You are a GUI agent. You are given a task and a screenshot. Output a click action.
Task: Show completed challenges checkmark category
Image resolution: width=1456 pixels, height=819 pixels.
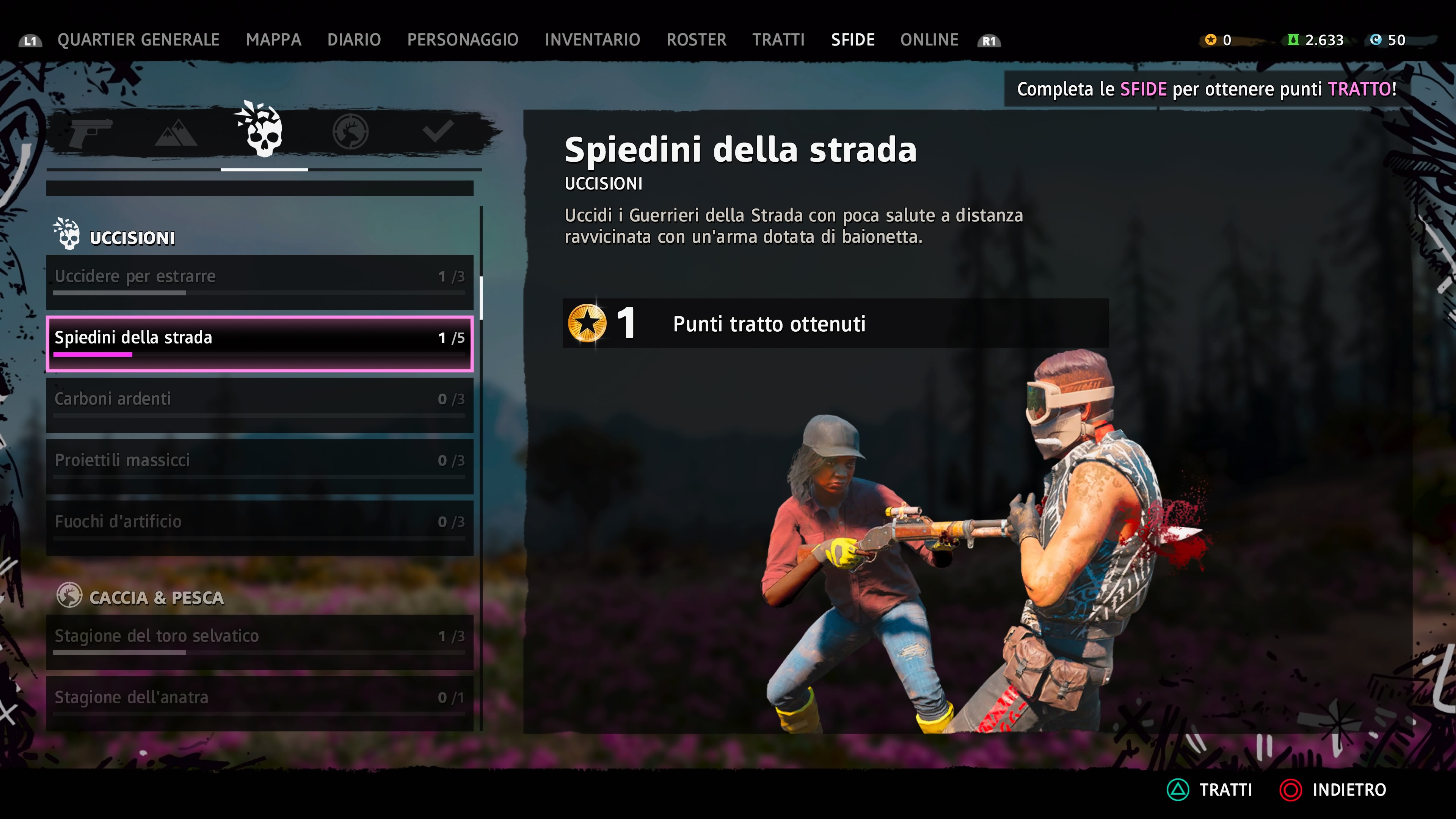tap(438, 132)
